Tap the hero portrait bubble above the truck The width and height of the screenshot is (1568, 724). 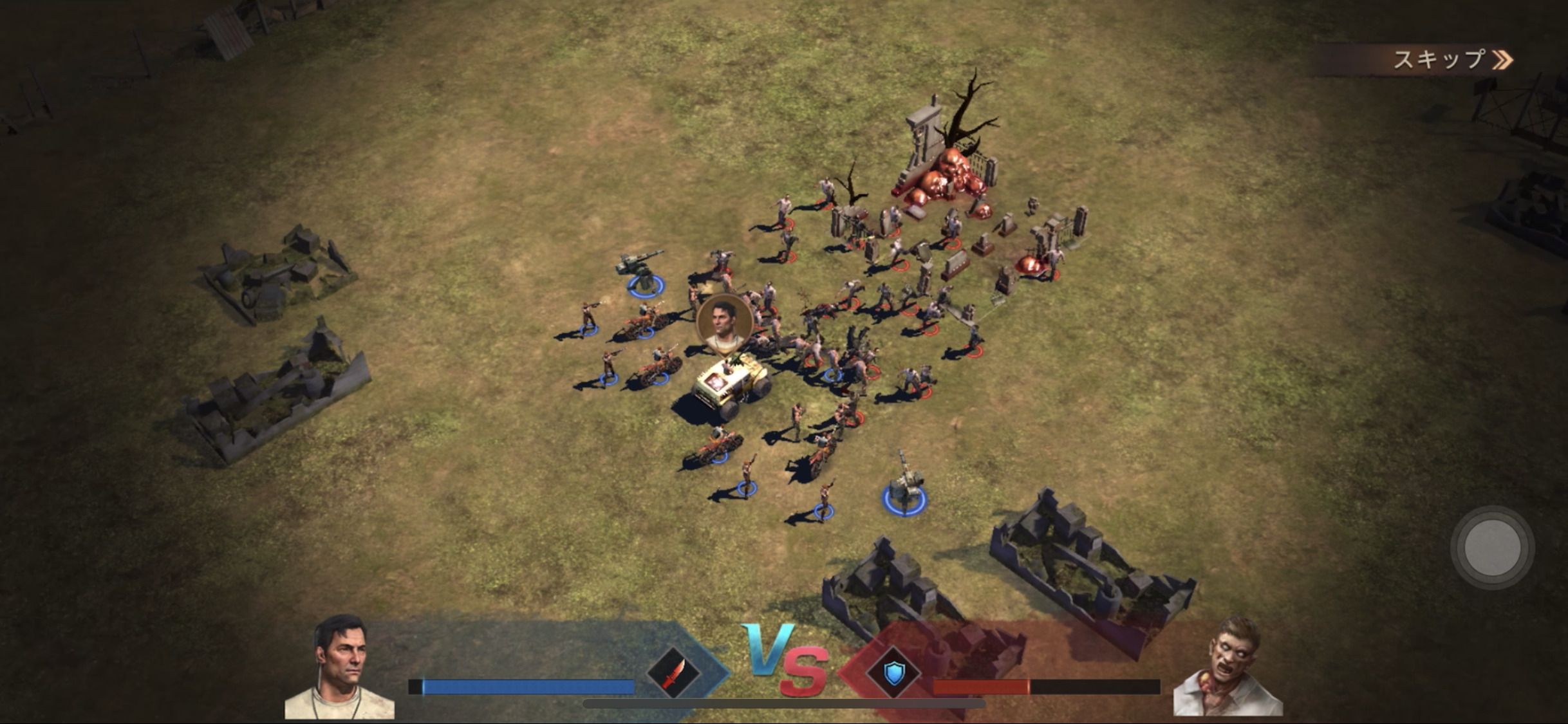click(x=725, y=324)
